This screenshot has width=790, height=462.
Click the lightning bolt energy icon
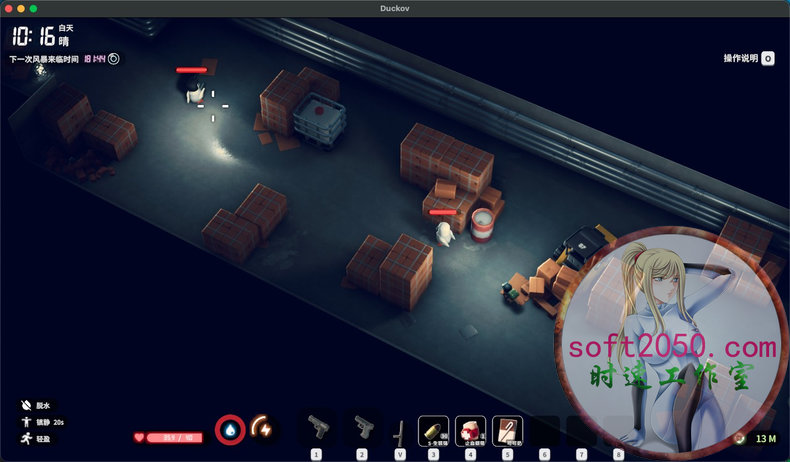262,429
